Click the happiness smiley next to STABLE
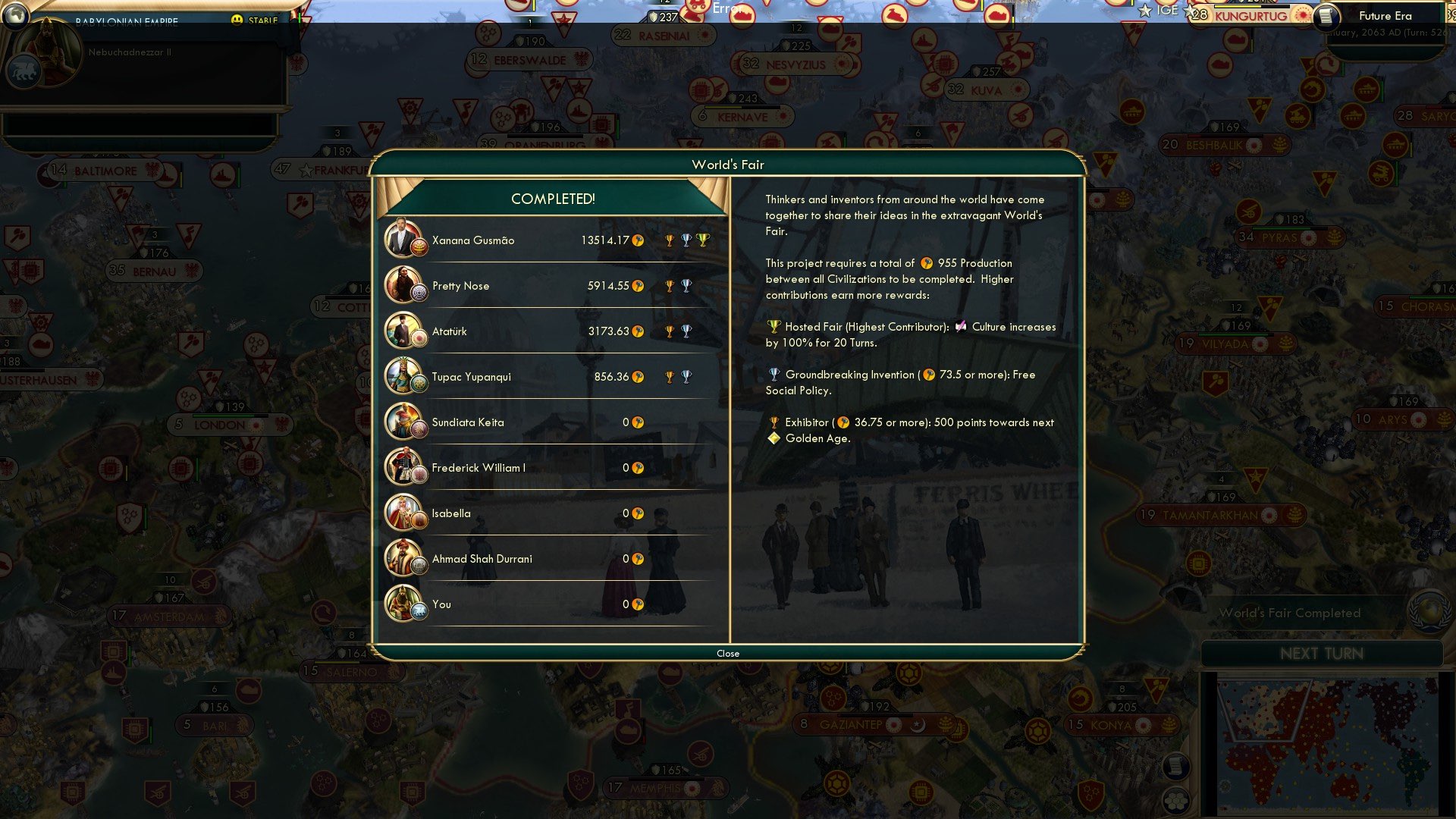This screenshot has width=1456, height=819. (238, 20)
